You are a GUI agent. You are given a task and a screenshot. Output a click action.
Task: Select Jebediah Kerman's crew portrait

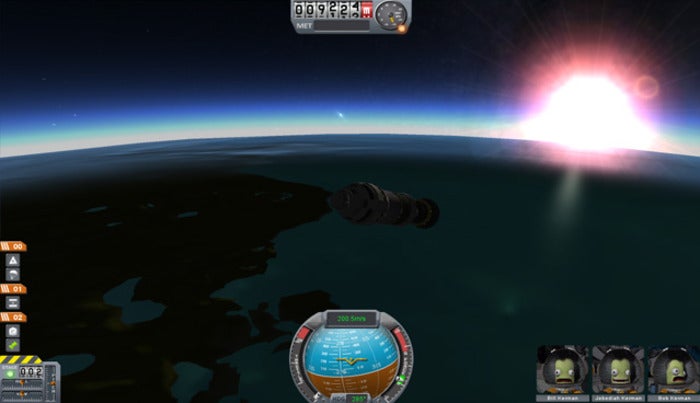point(616,371)
